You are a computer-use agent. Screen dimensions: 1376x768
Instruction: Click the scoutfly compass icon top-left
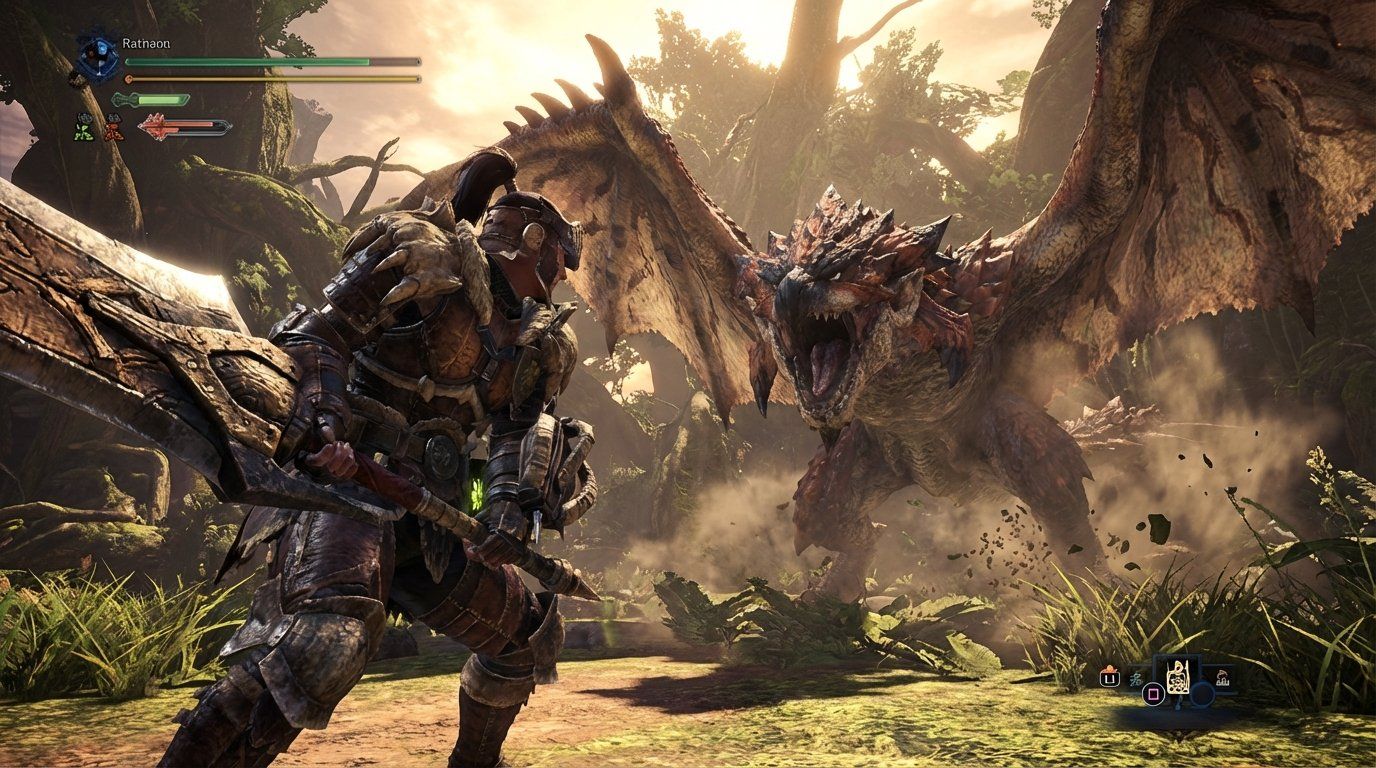97,56
